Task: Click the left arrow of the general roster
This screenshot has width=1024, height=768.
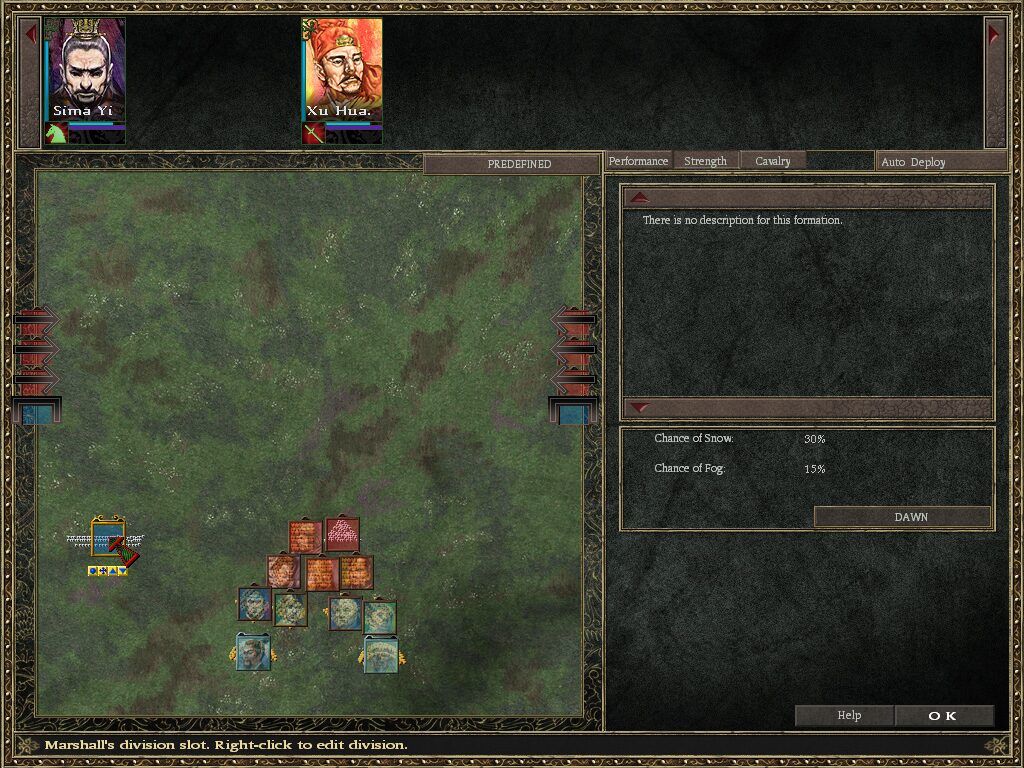Action: coord(31,34)
